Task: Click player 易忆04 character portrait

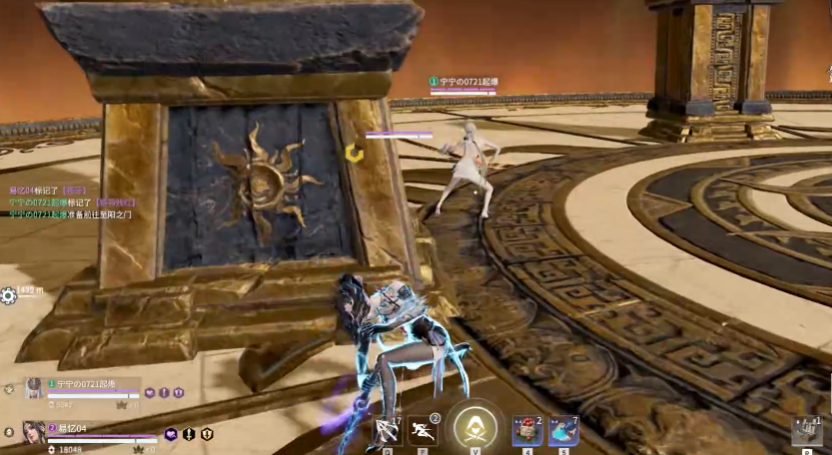Action: click(35, 432)
